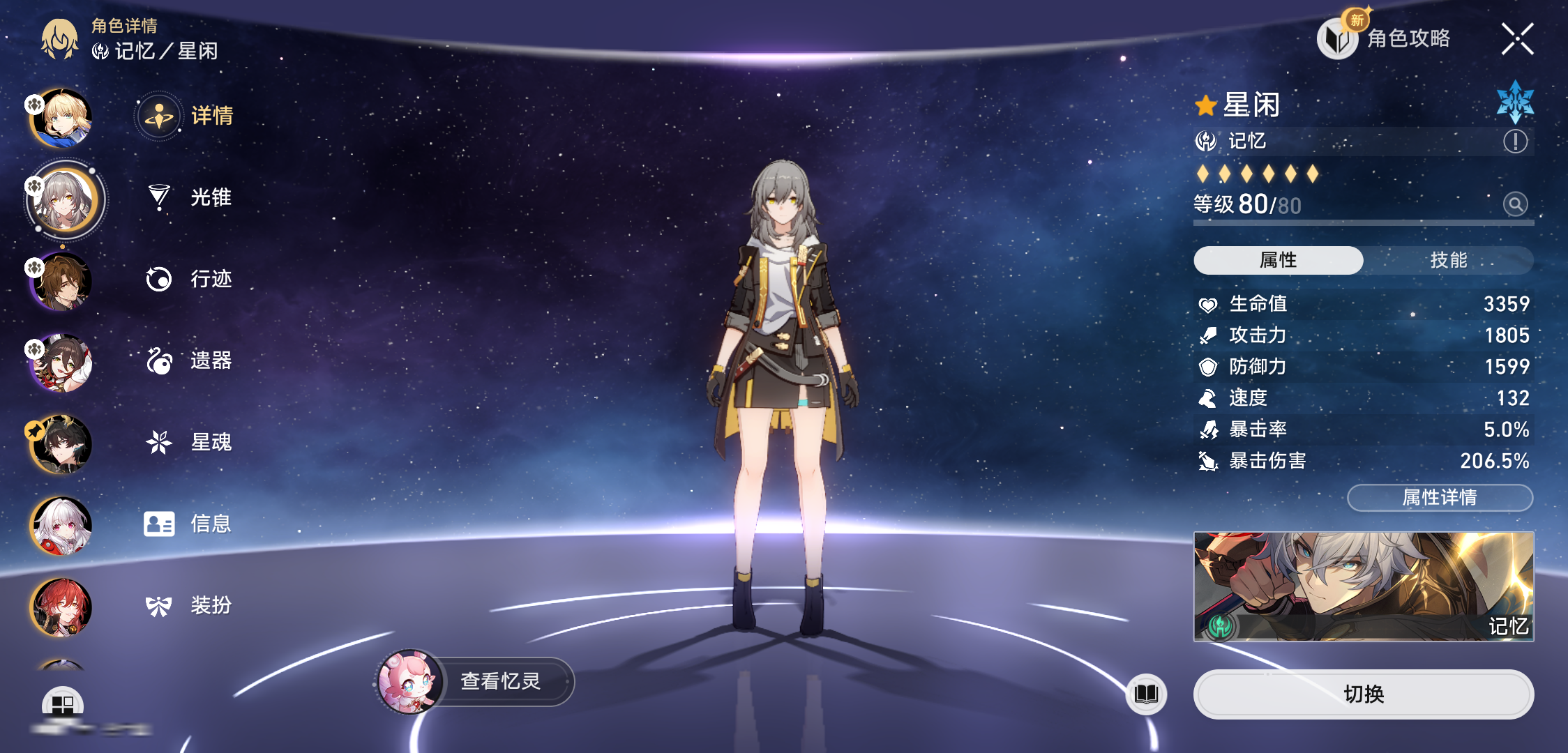The height and width of the screenshot is (753, 1568).
Task: Open the 信息 info menu
Action: (188, 524)
